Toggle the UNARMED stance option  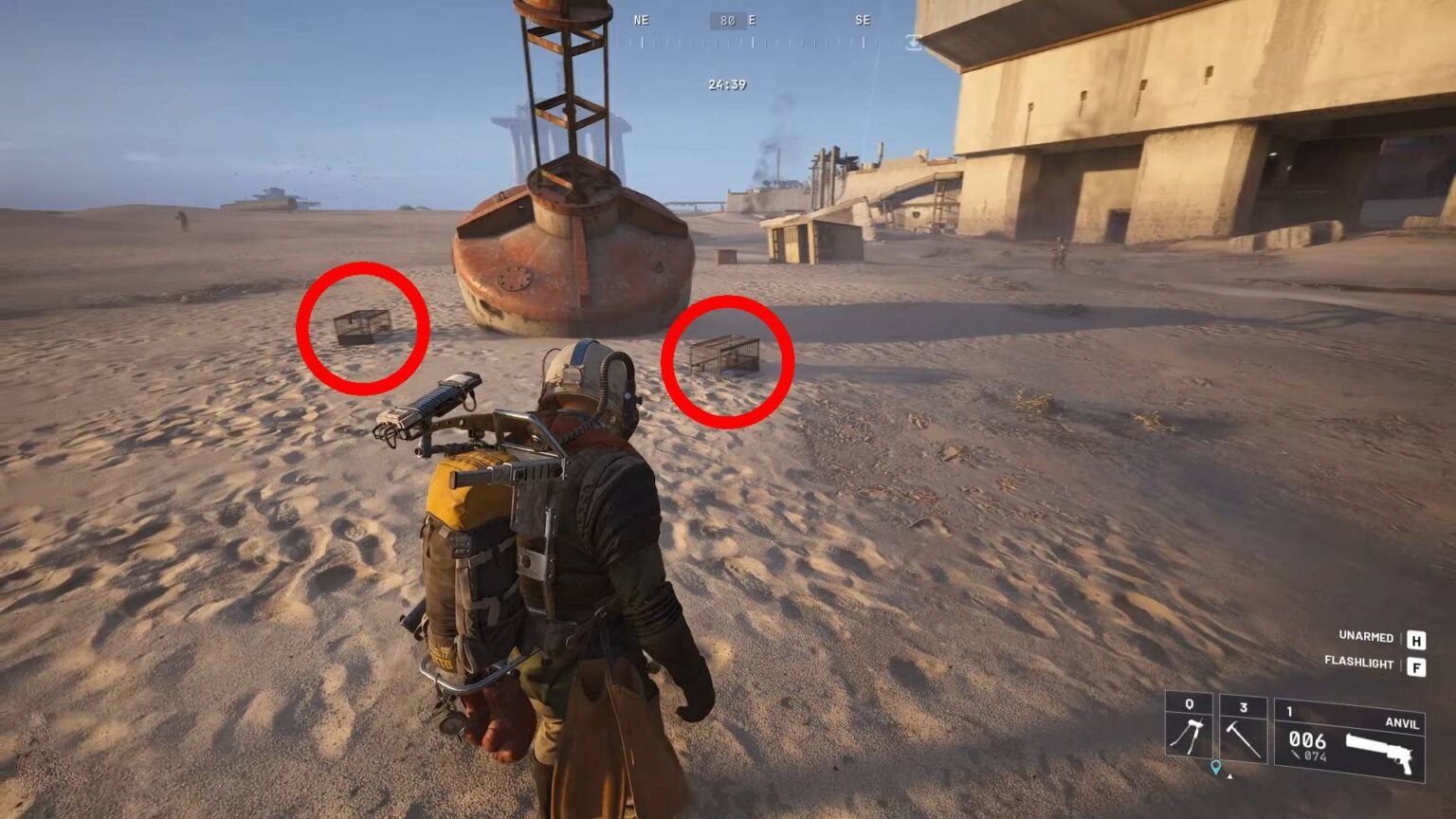point(1367,637)
